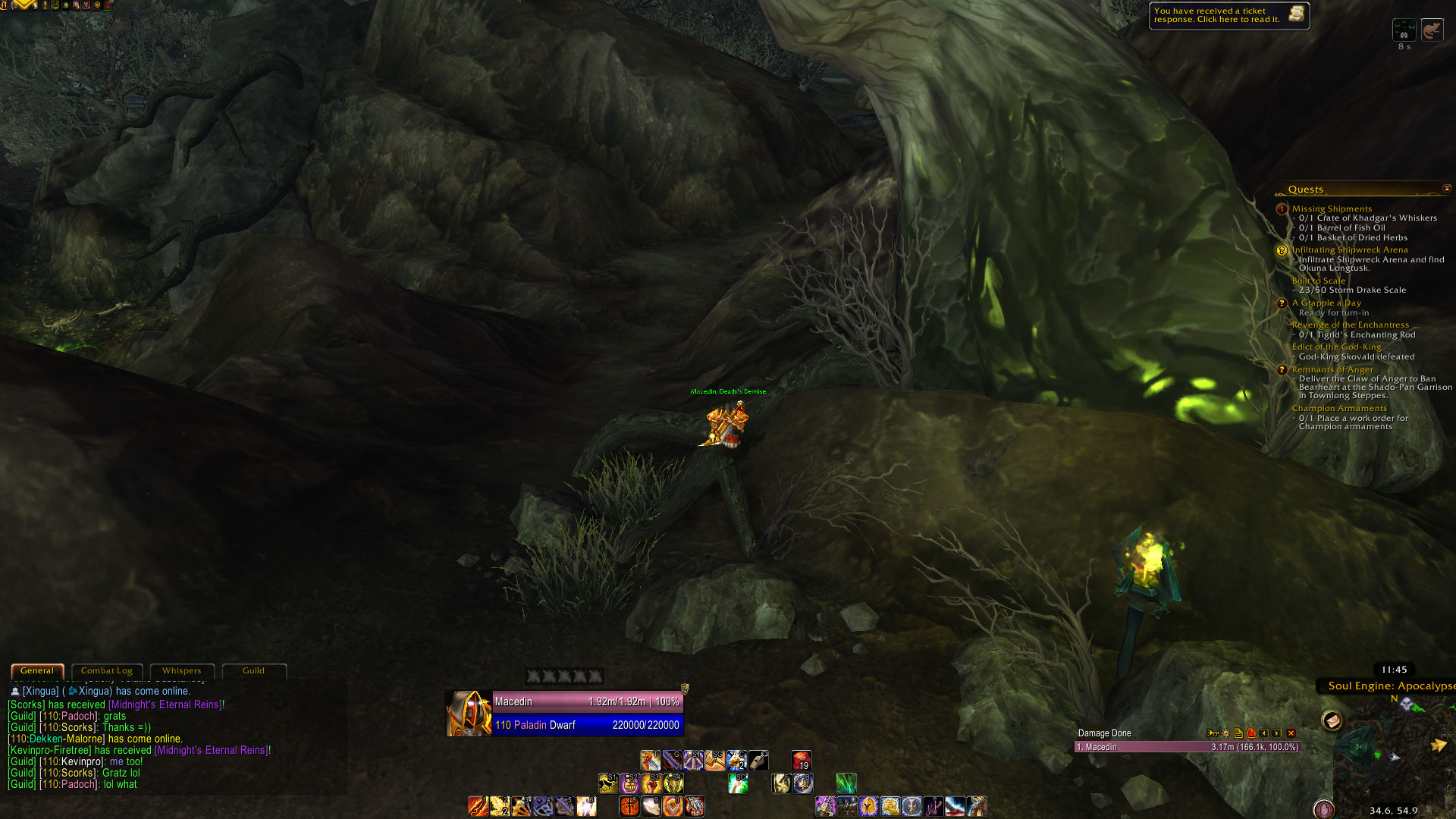Click the Macedin row in damage meter
The width and height of the screenshot is (1456, 819).
tap(1188, 747)
